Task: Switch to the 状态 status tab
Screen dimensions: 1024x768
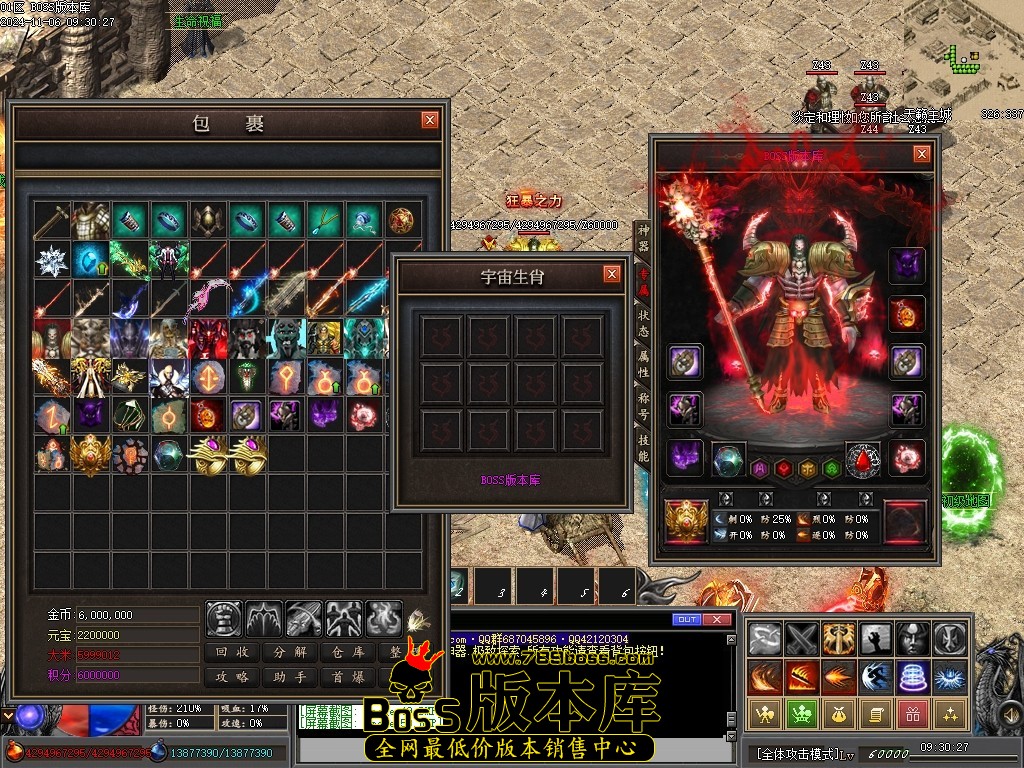Action: (643, 323)
